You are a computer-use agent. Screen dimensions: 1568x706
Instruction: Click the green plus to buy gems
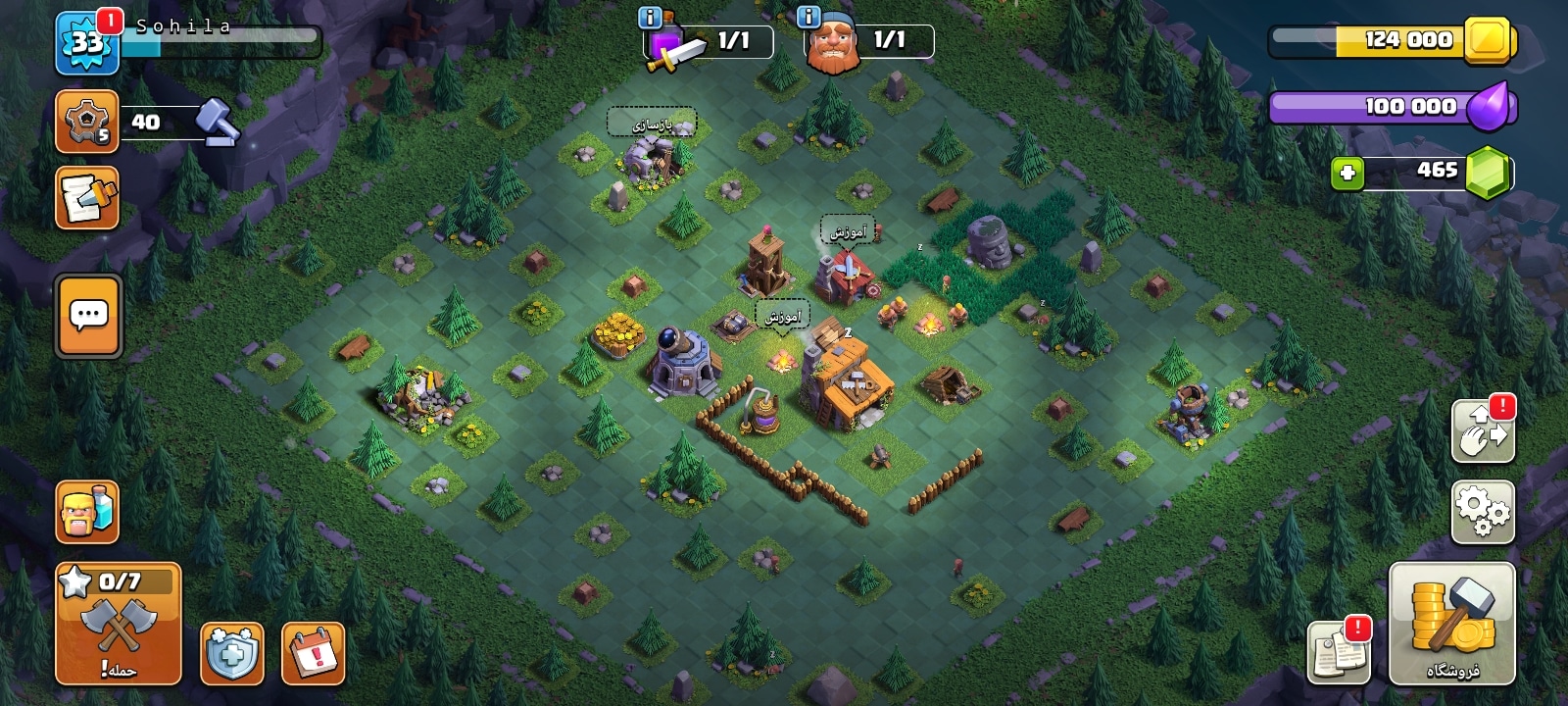[x=1347, y=174]
